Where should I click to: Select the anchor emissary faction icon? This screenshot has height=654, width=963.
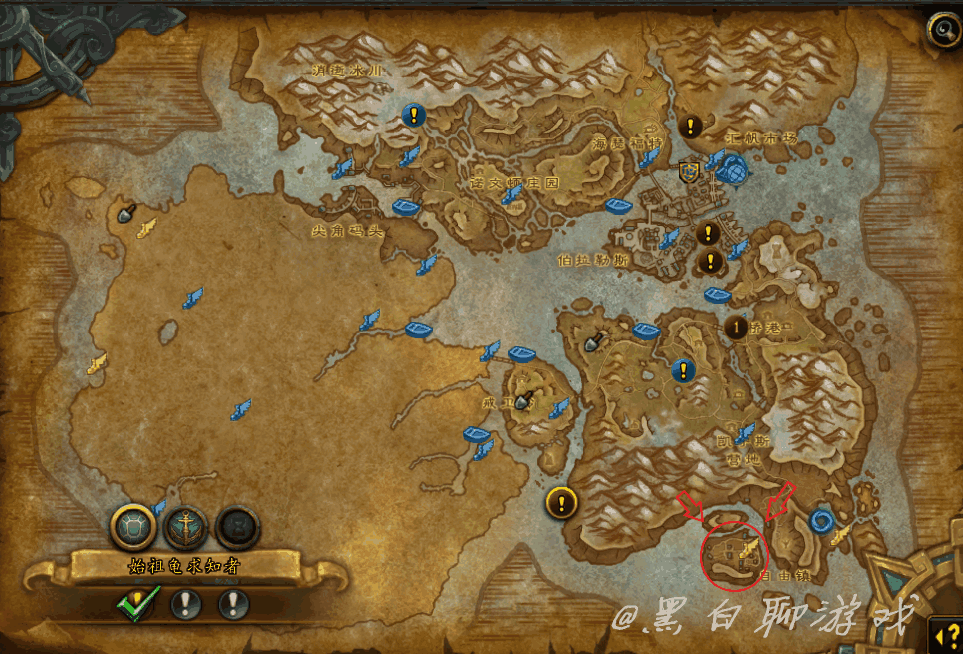point(185,524)
